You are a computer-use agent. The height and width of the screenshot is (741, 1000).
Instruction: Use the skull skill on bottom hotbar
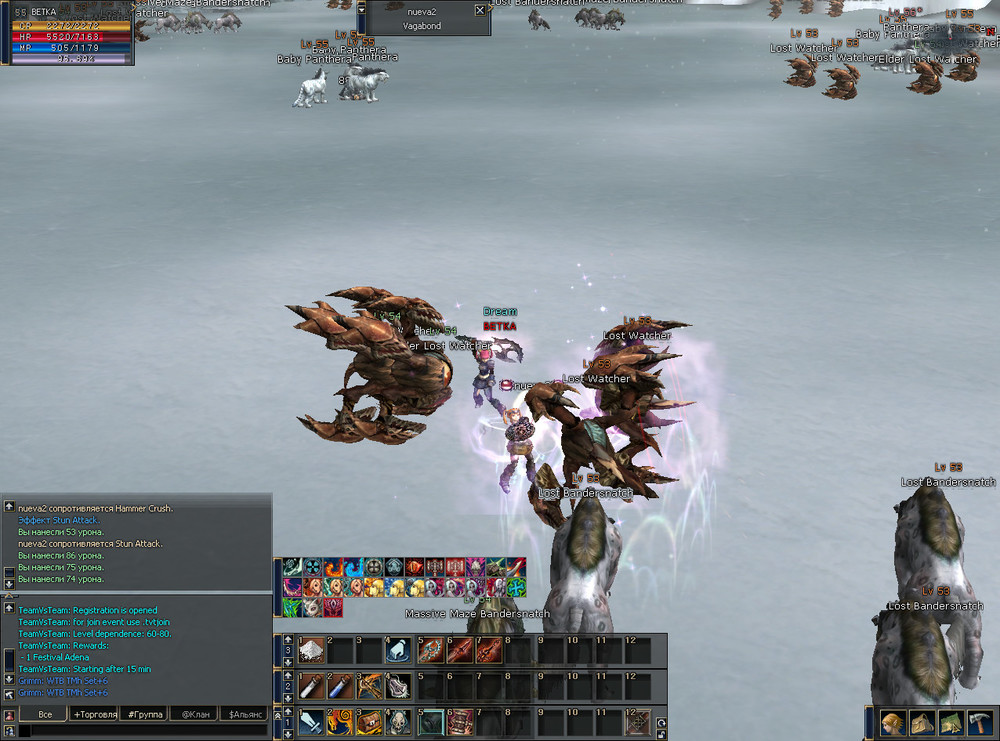tap(399, 721)
